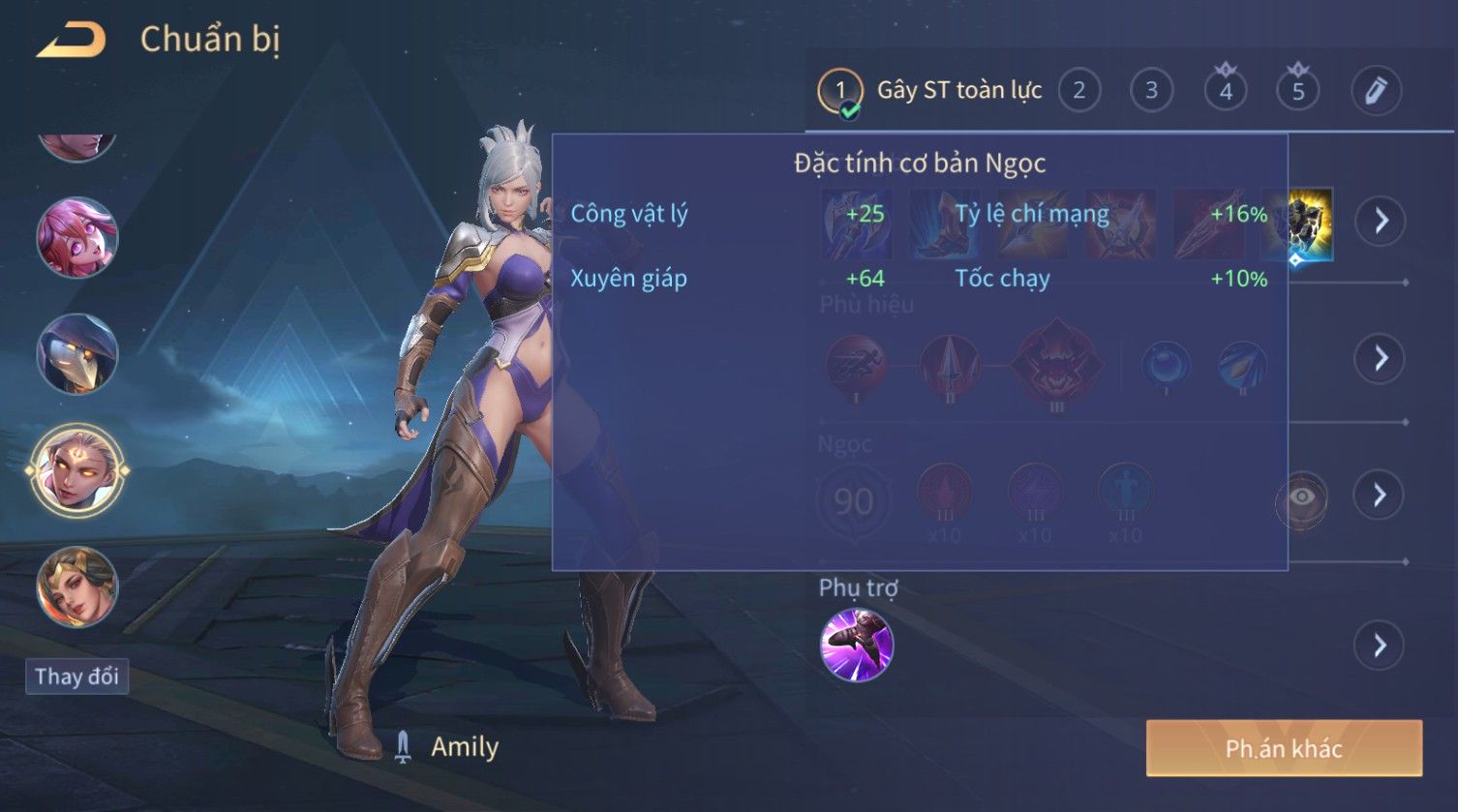1458x812 pixels.
Task: Choose the hooded masked hero portrait
Action: pos(76,354)
